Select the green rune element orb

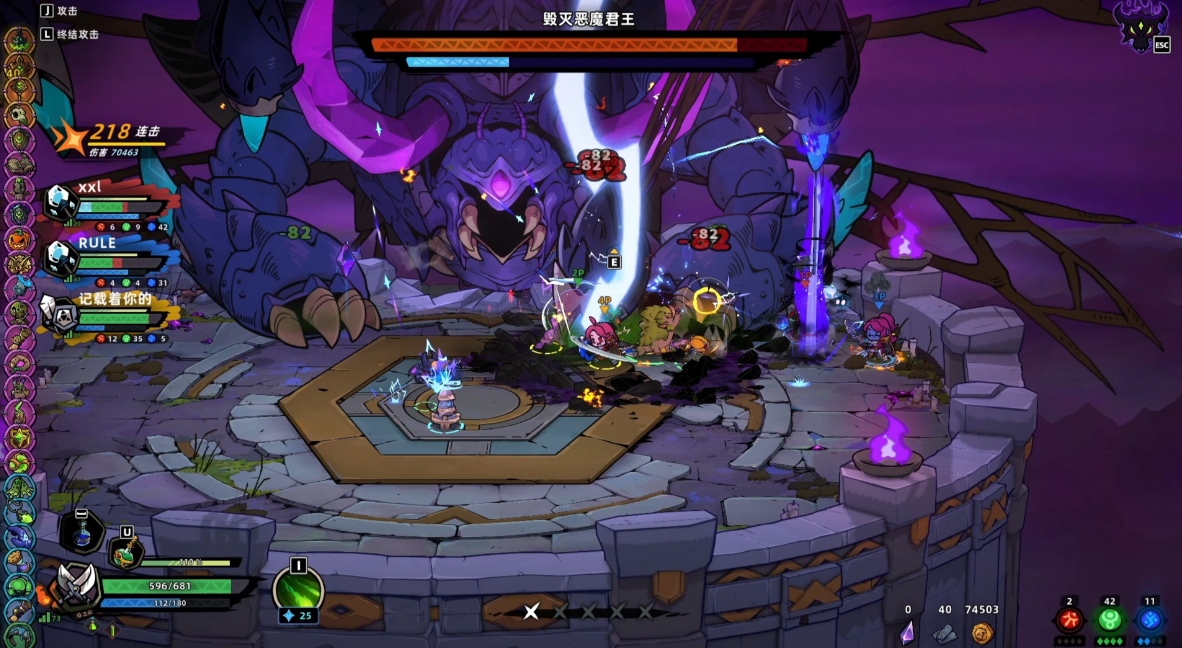click(1109, 620)
